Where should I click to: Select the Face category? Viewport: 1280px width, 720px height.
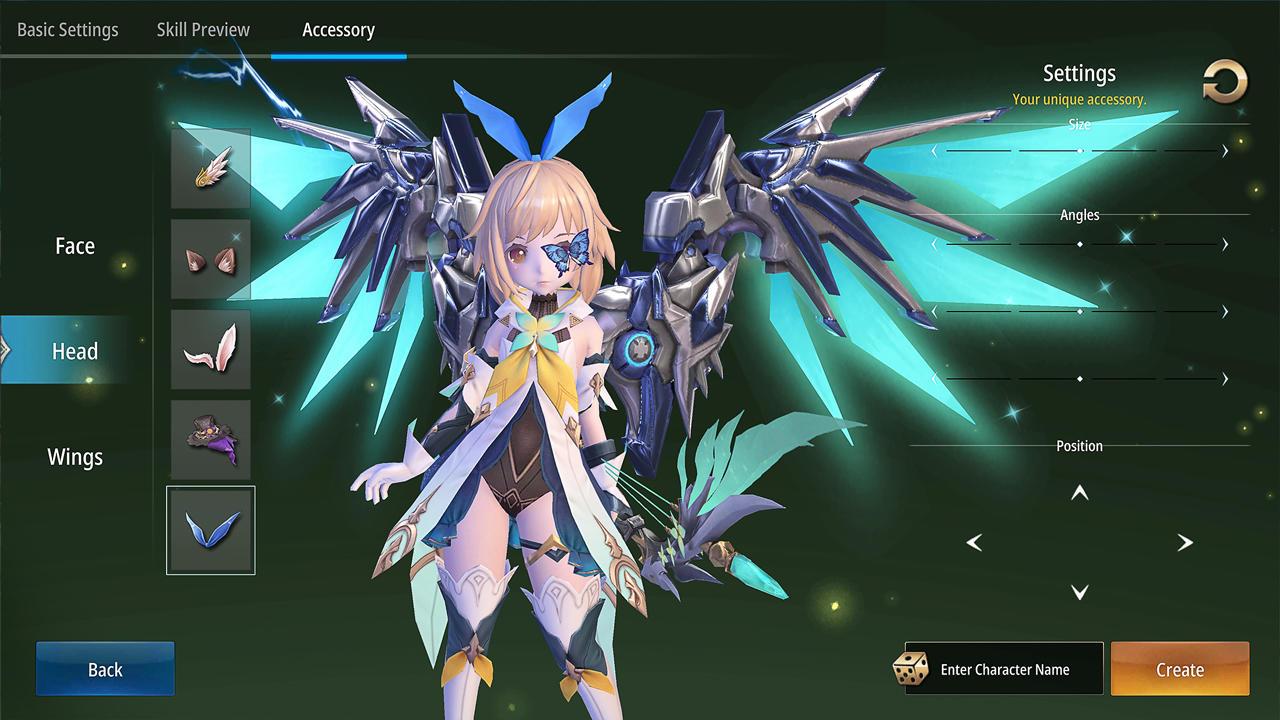point(74,245)
